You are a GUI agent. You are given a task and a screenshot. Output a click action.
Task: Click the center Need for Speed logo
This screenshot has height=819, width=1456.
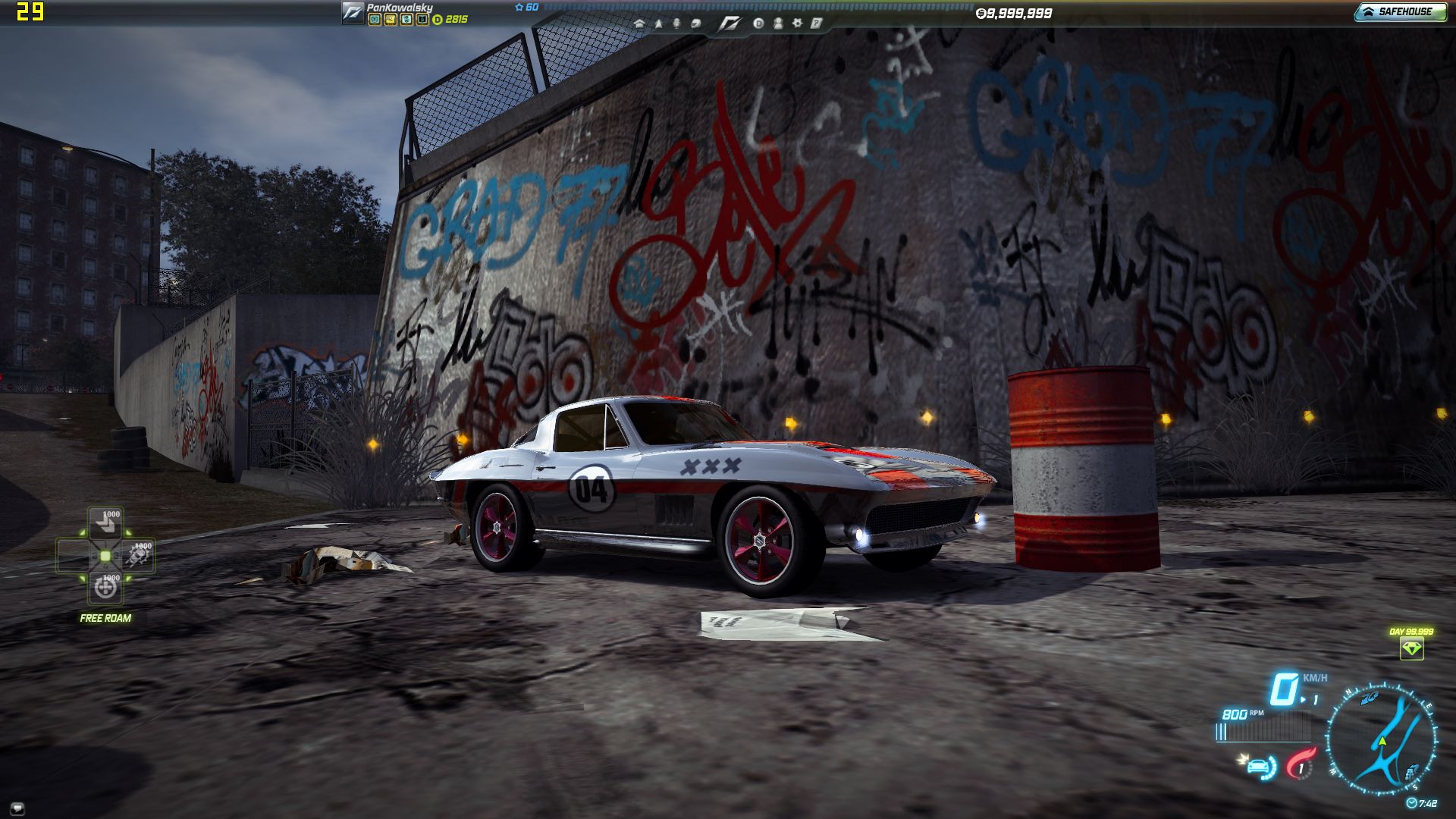point(730,24)
